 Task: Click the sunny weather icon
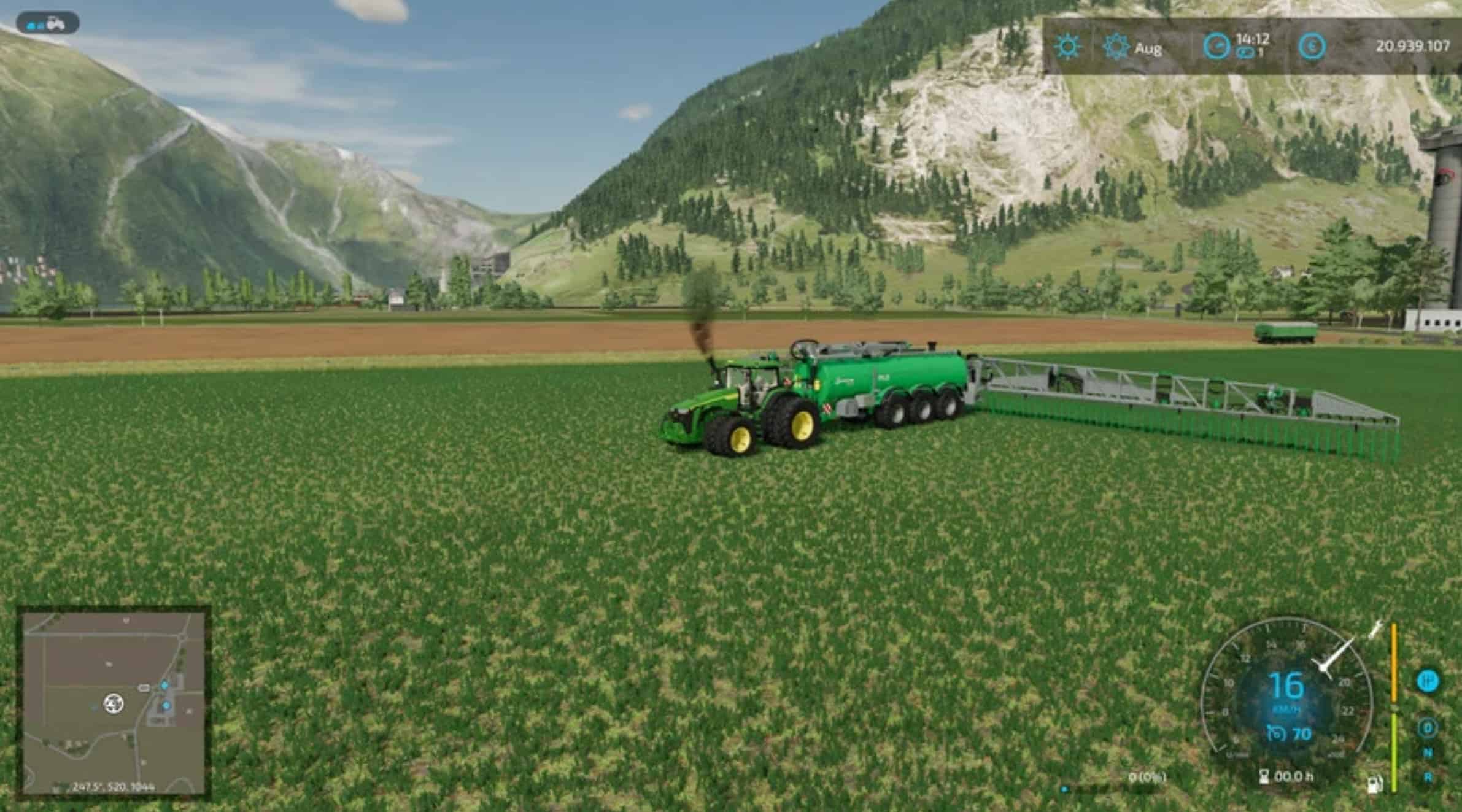pyautogui.click(x=1068, y=47)
